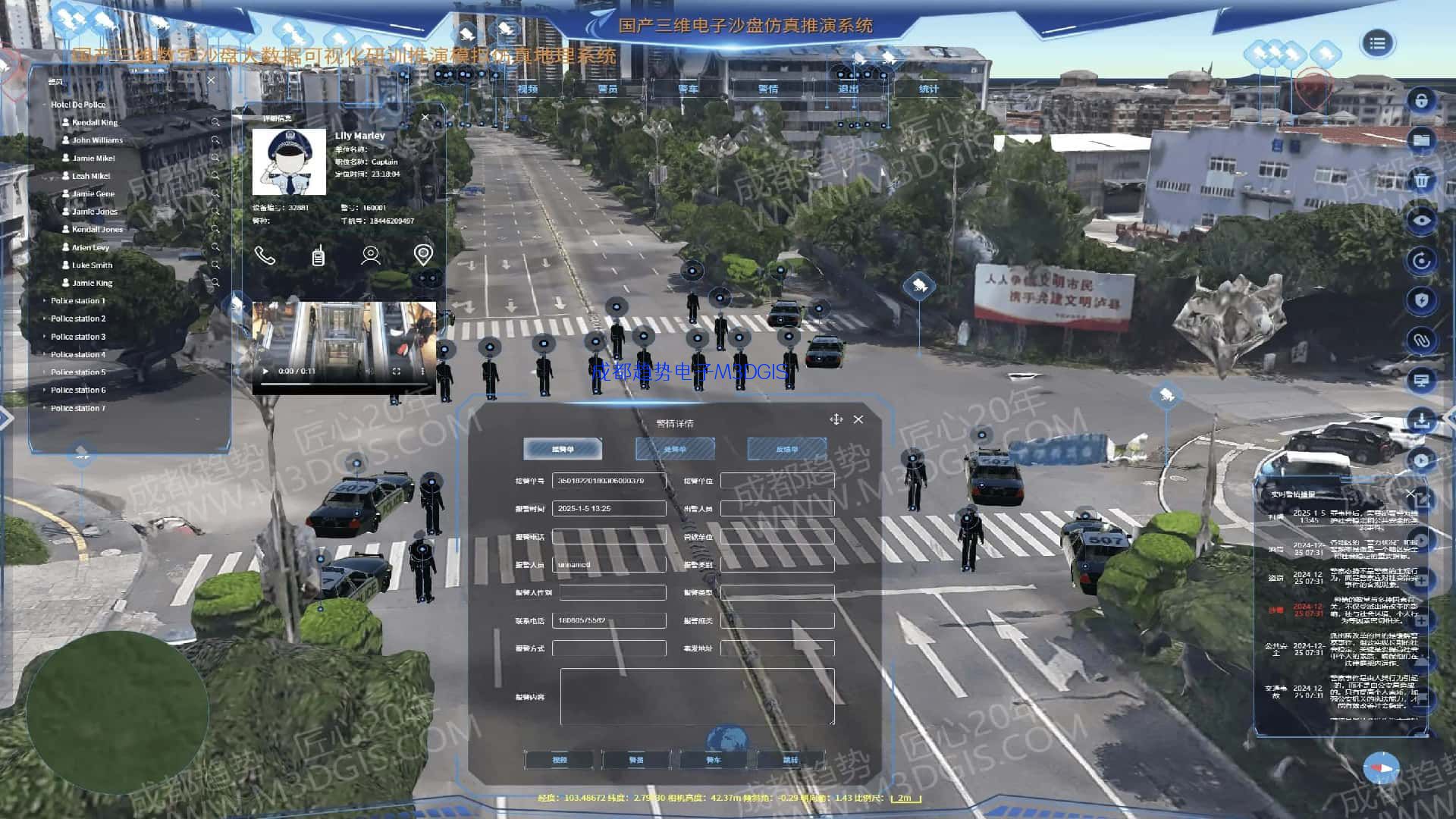
Task: Click the magnifier next to Kendall King
Action: (x=215, y=122)
